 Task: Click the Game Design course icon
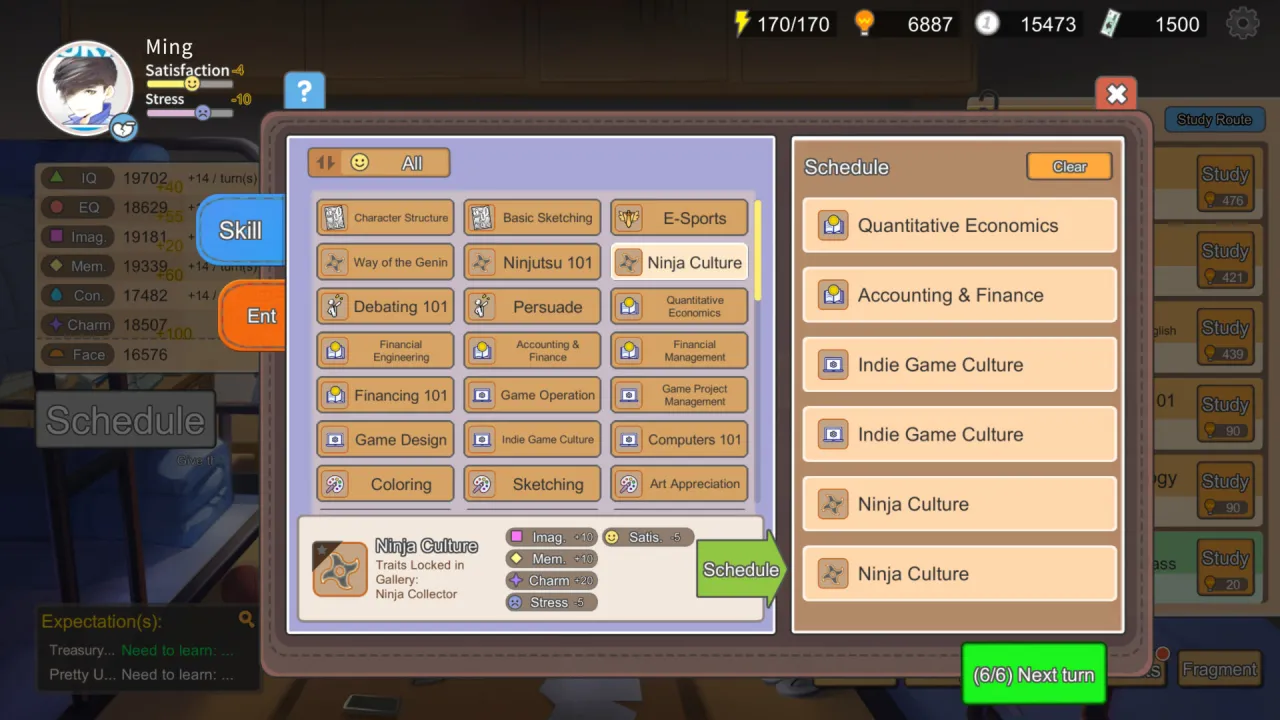[x=334, y=439]
